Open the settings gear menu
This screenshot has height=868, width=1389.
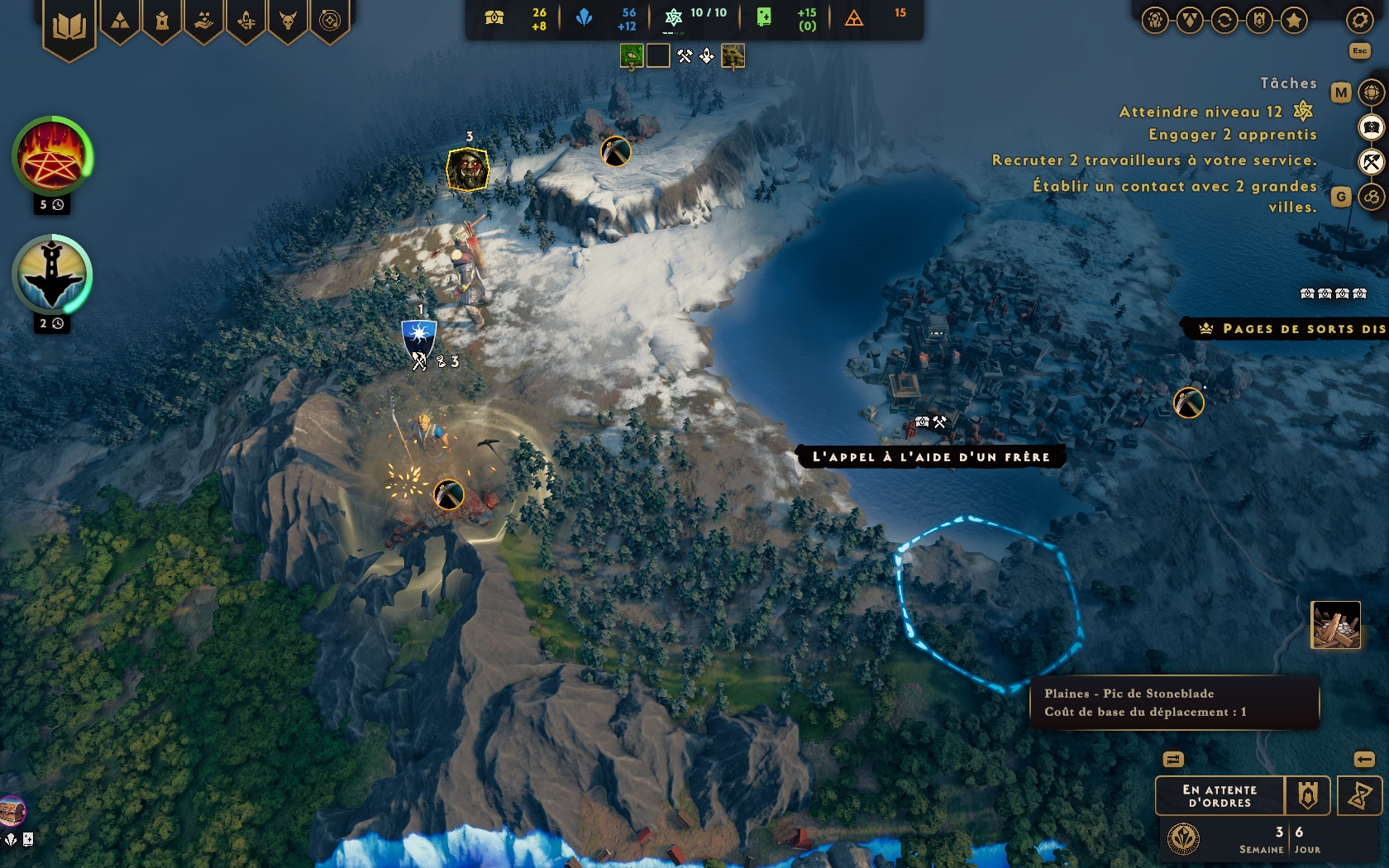coord(1359,20)
